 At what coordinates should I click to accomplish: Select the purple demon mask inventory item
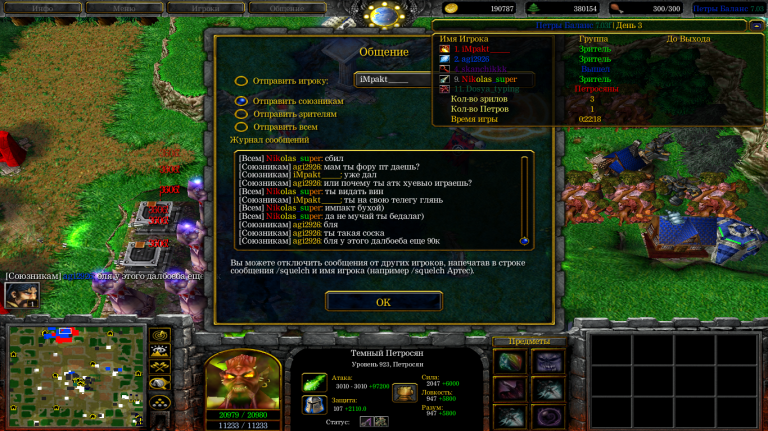coord(547,362)
